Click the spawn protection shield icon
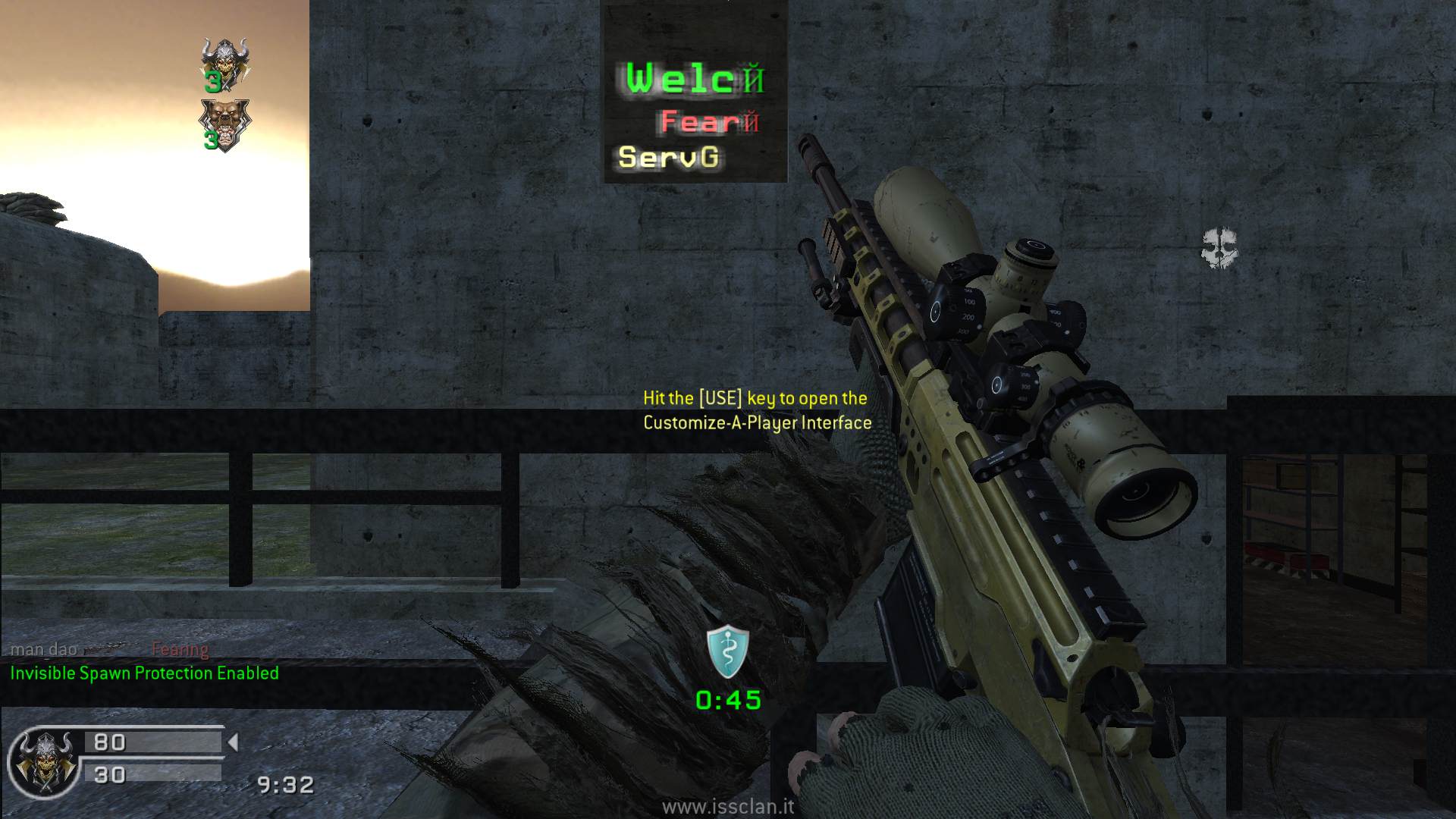1456x819 pixels. tap(728, 652)
